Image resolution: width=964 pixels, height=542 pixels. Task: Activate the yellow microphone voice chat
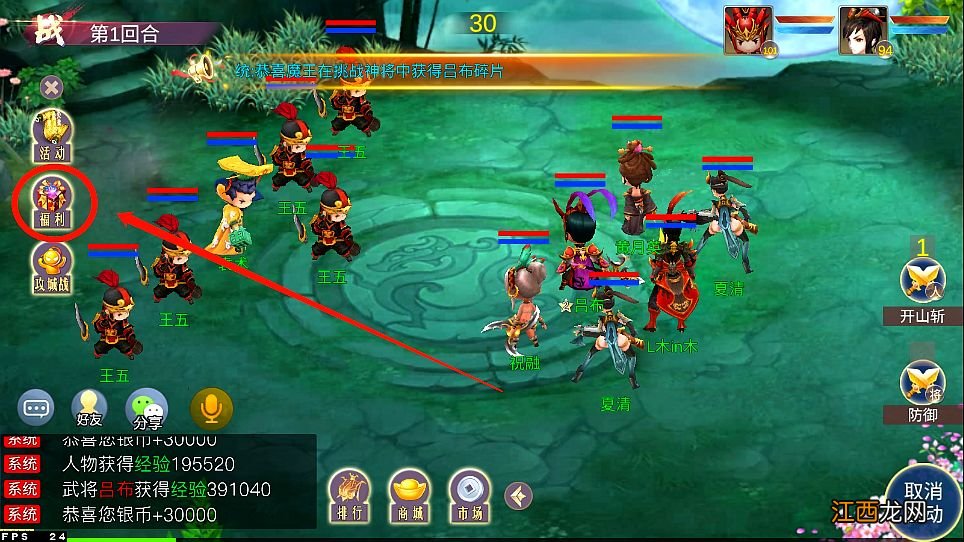pos(212,408)
